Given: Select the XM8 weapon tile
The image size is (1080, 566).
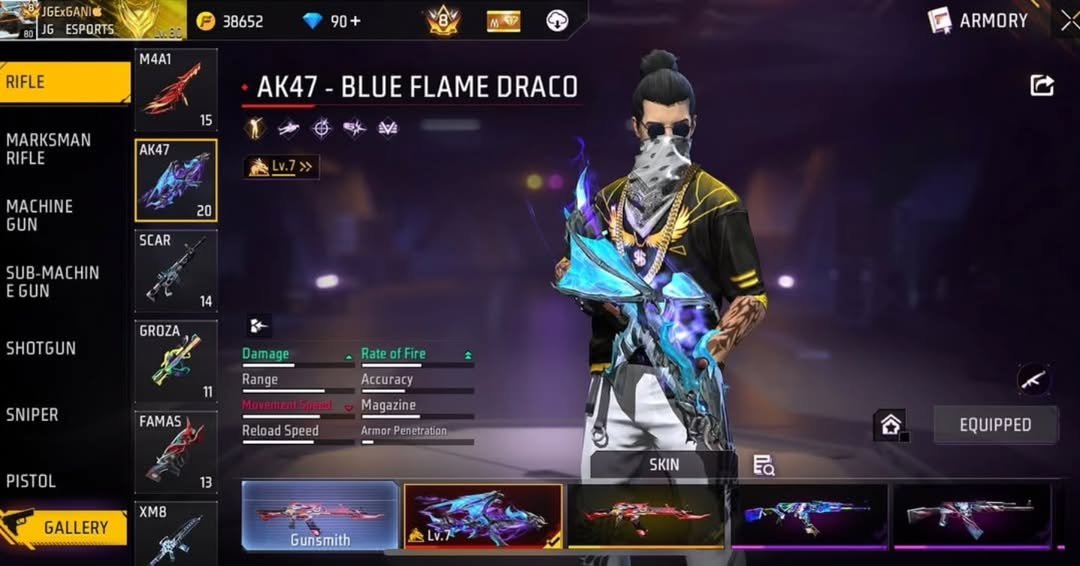Looking at the screenshot, I should point(176,534).
